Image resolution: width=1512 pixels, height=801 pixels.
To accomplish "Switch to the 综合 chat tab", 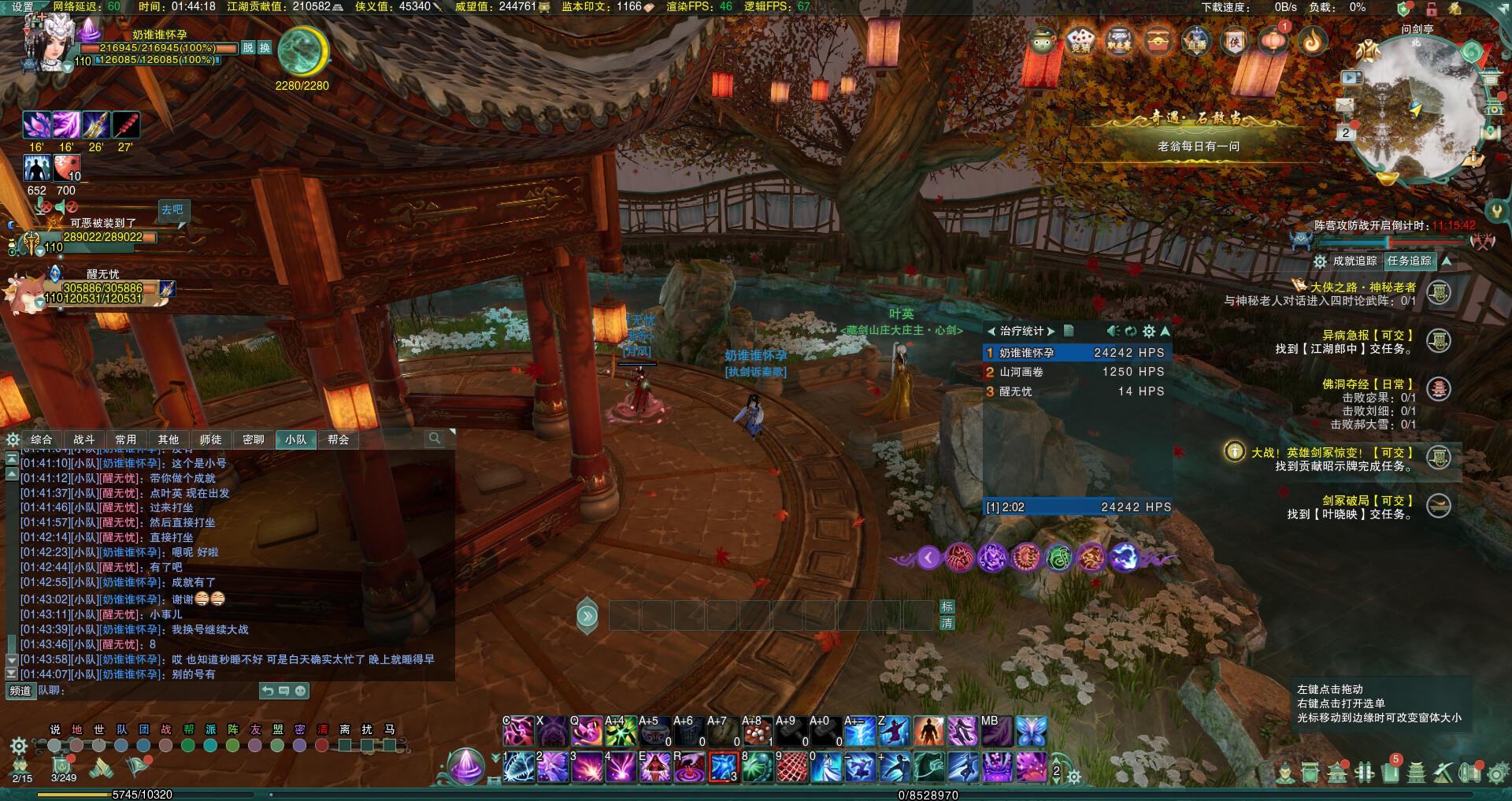I will pos(42,439).
